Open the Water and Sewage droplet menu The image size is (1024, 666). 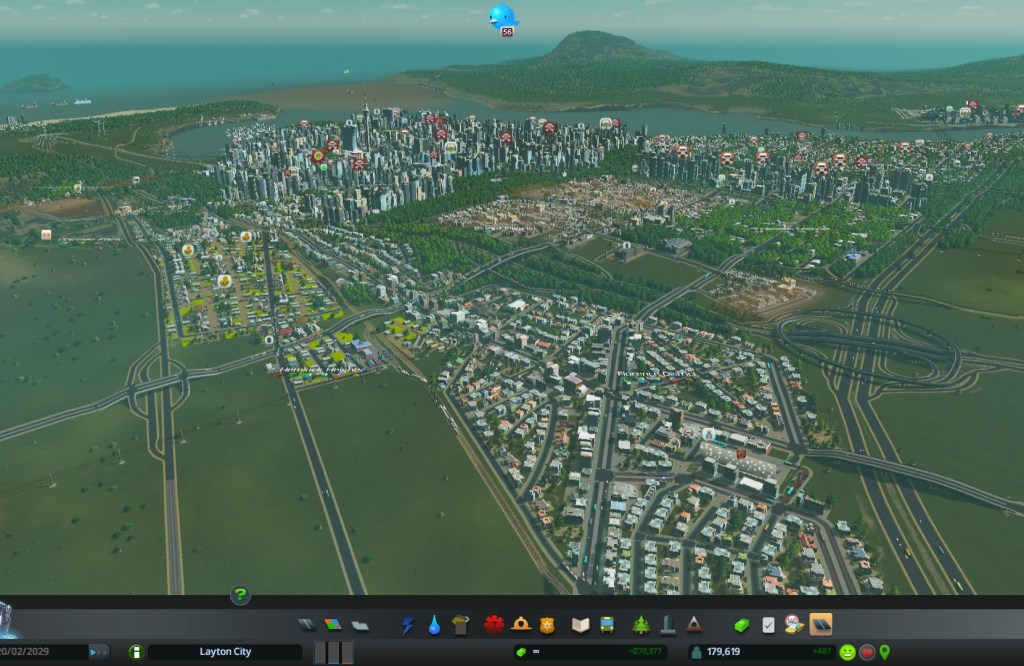click(434, 625)
